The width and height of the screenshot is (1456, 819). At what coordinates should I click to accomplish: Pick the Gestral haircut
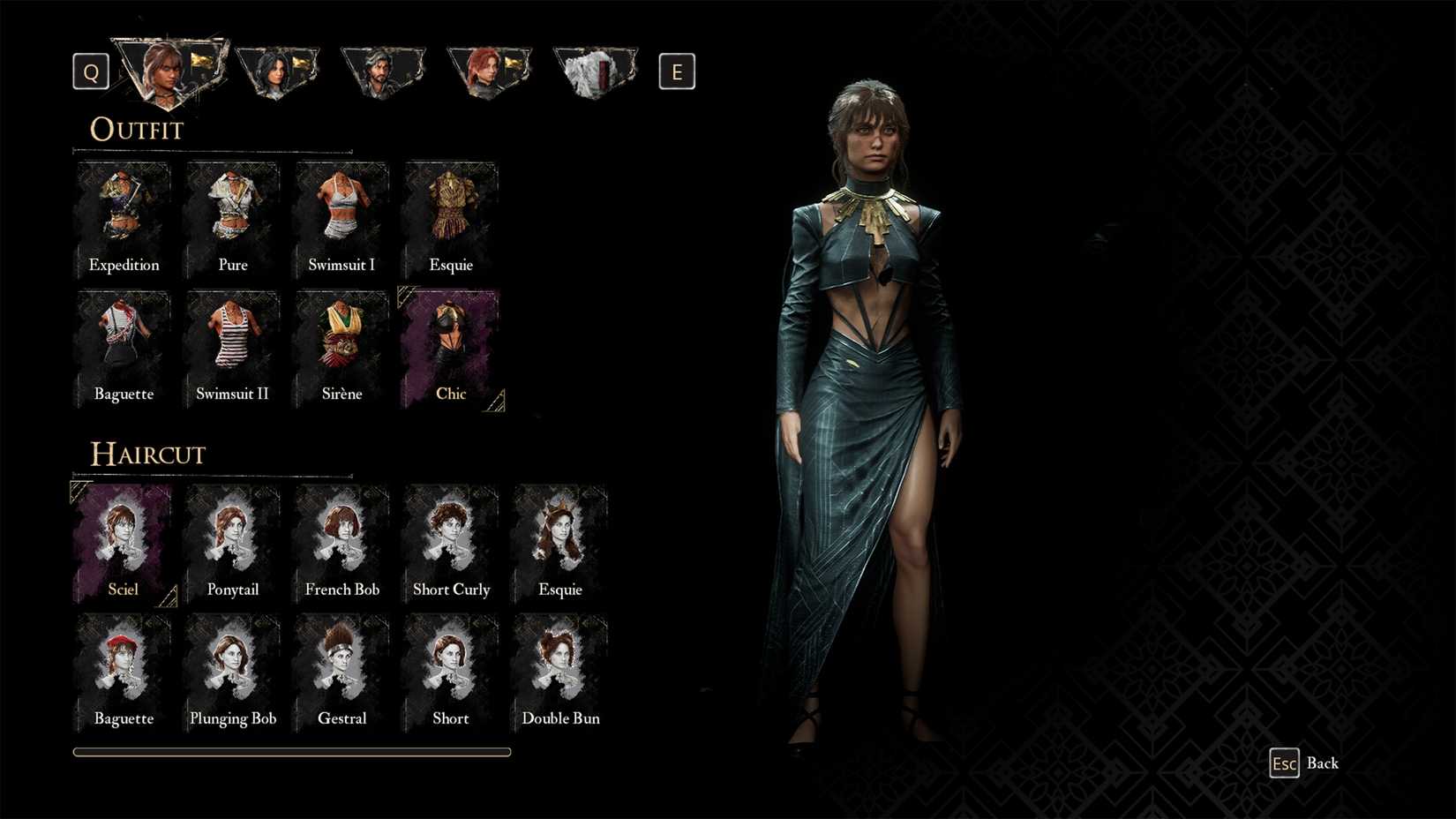341,673
